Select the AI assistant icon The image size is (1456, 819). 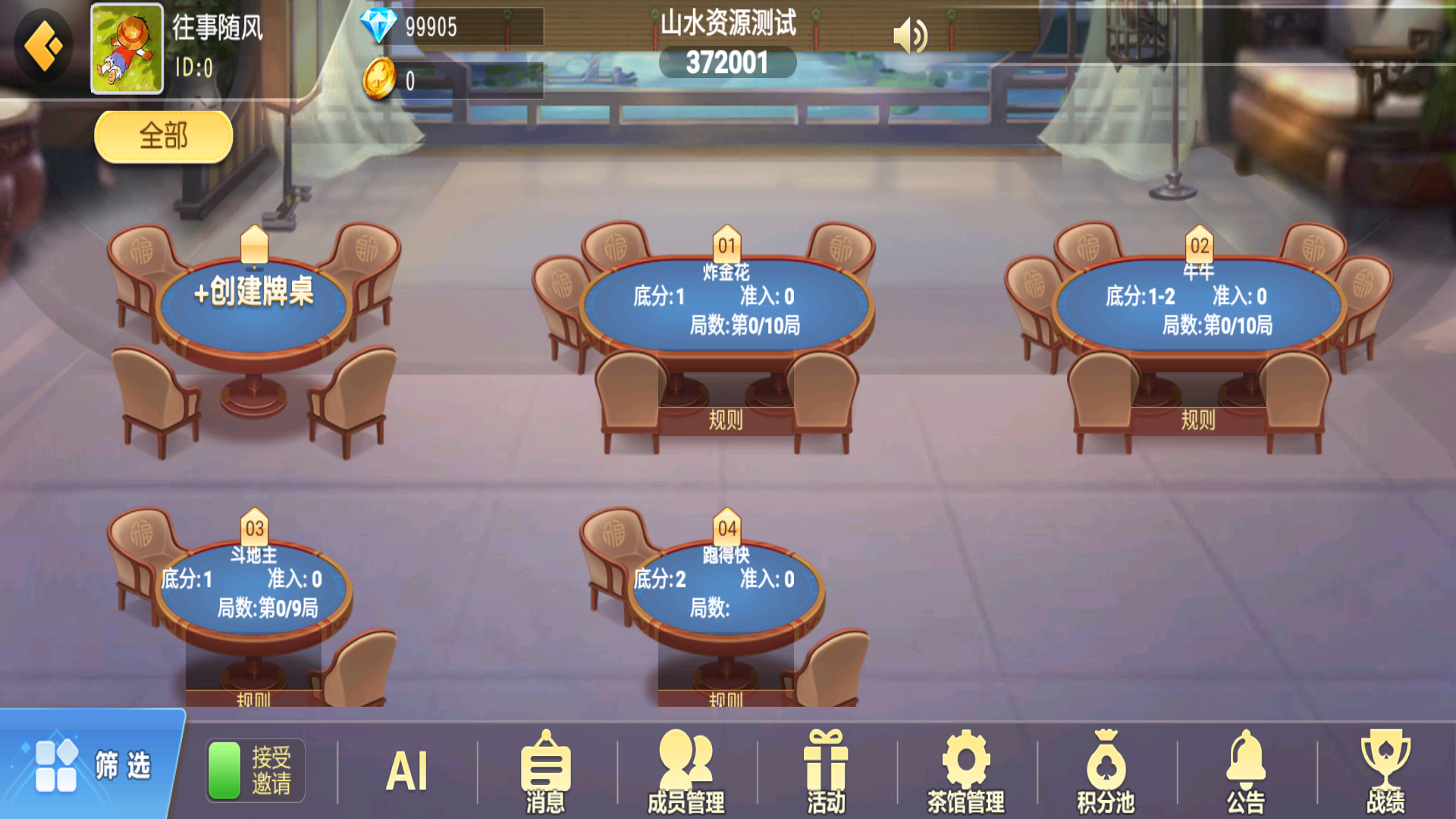coord(407,770)
